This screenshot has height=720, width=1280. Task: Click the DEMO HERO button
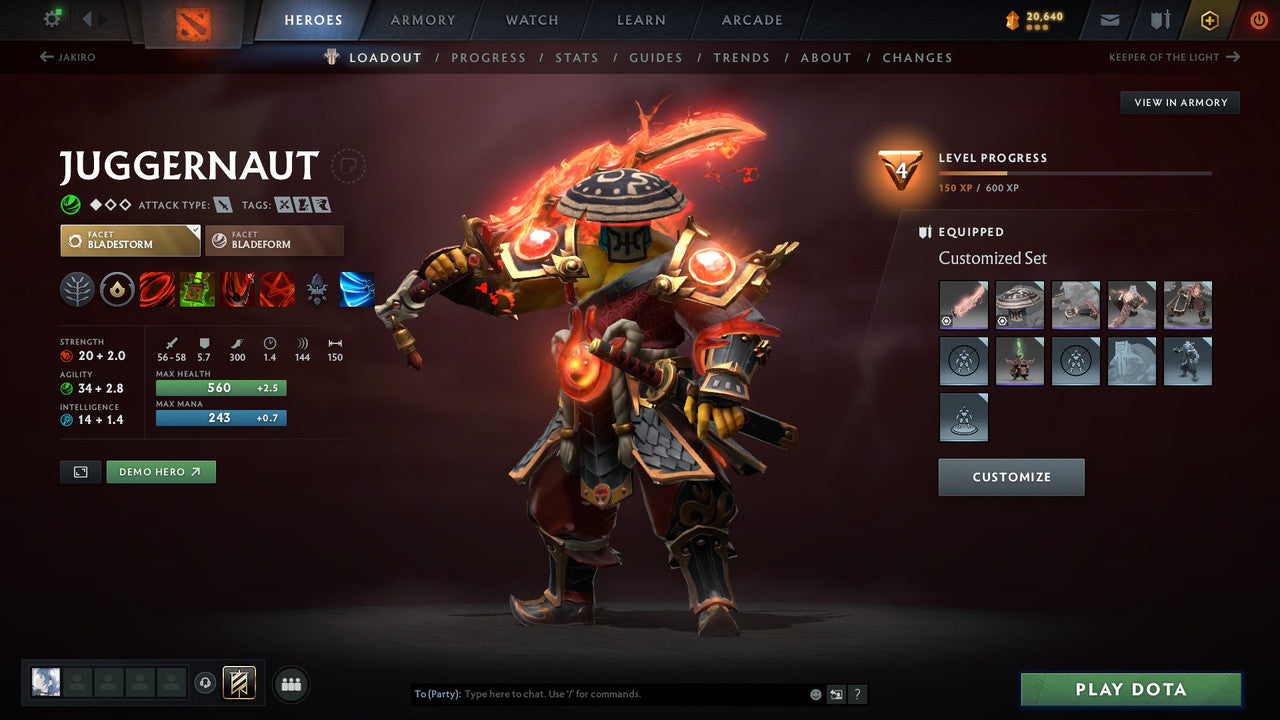click(x=160, y=471)
